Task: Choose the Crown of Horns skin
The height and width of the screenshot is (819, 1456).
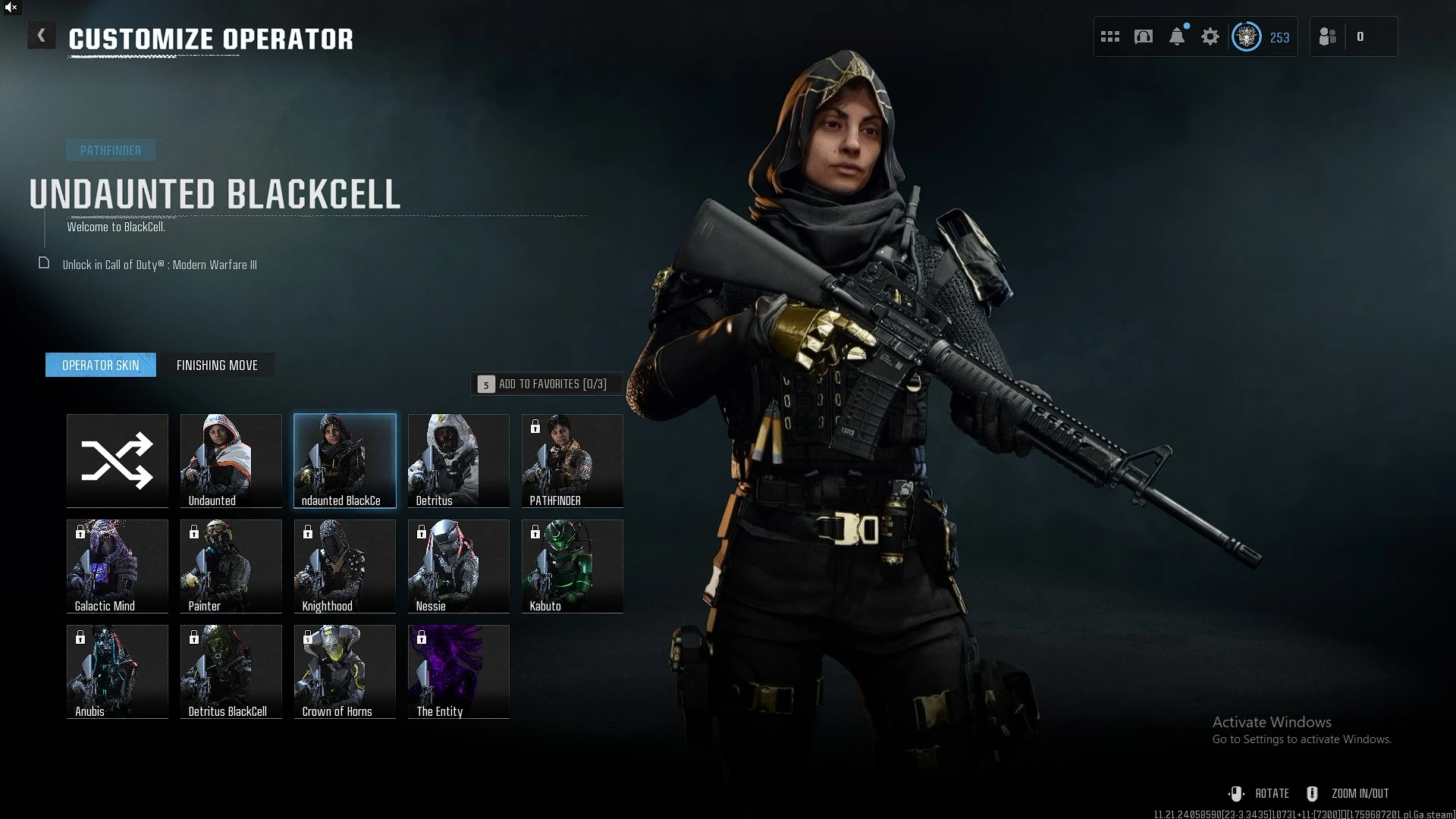Action: pos(345,671)
